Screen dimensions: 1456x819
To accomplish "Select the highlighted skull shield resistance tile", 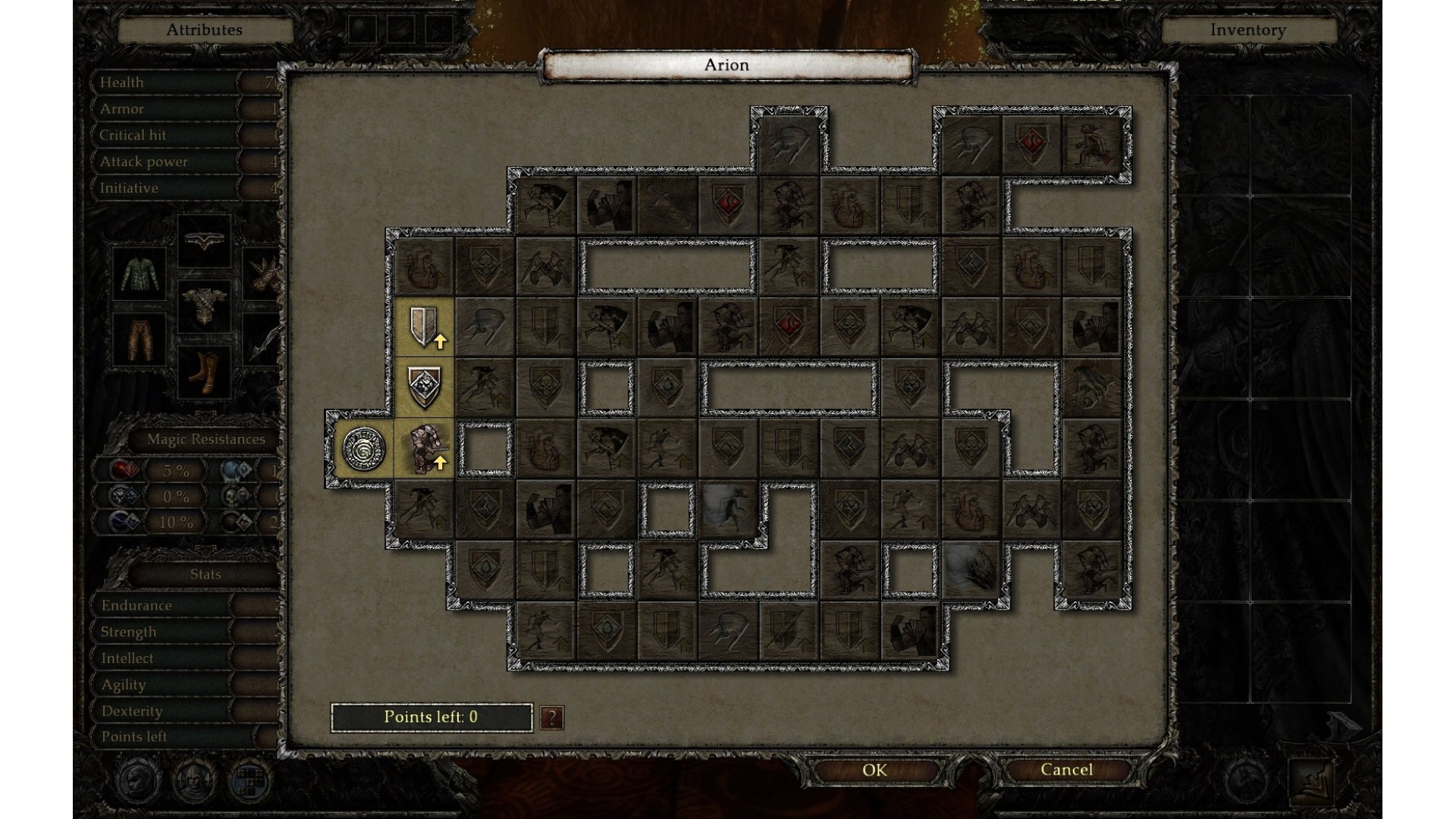I will click(x=425, y=388).
